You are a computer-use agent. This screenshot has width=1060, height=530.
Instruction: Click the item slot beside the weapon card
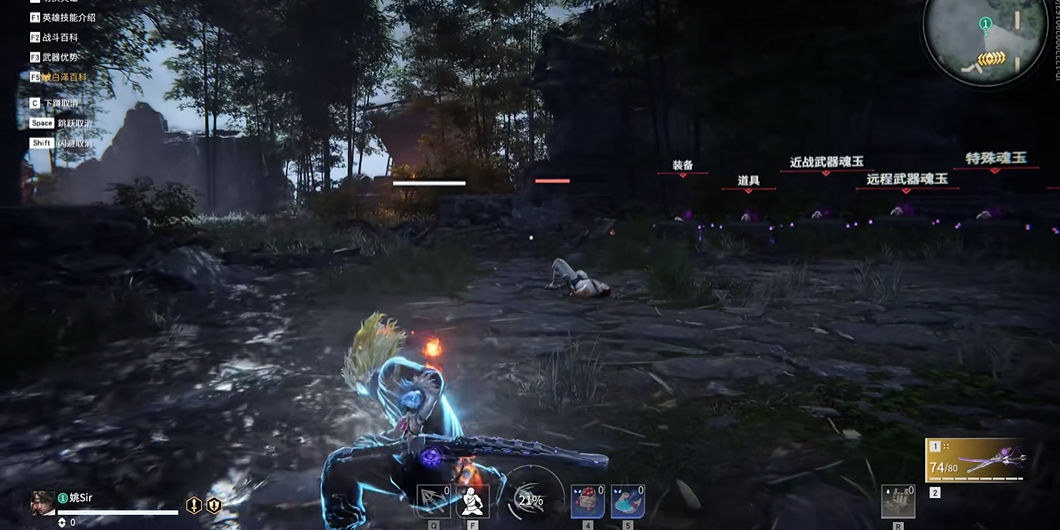[x=897, y=501]
